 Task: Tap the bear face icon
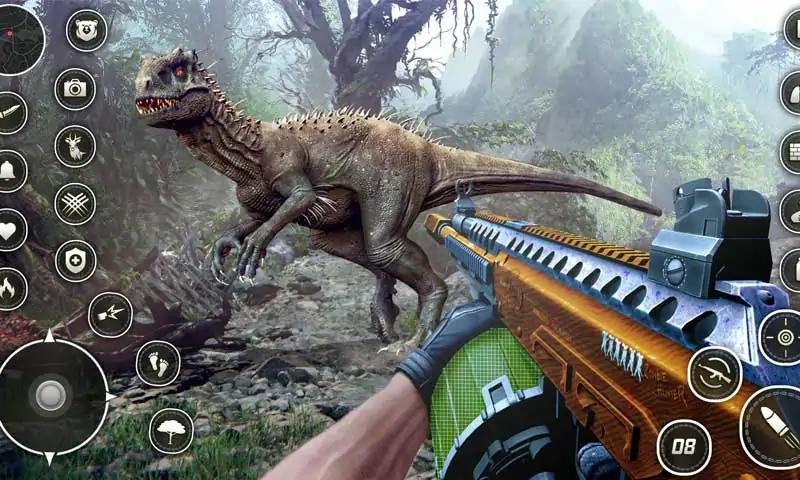(x=86, y=30)
